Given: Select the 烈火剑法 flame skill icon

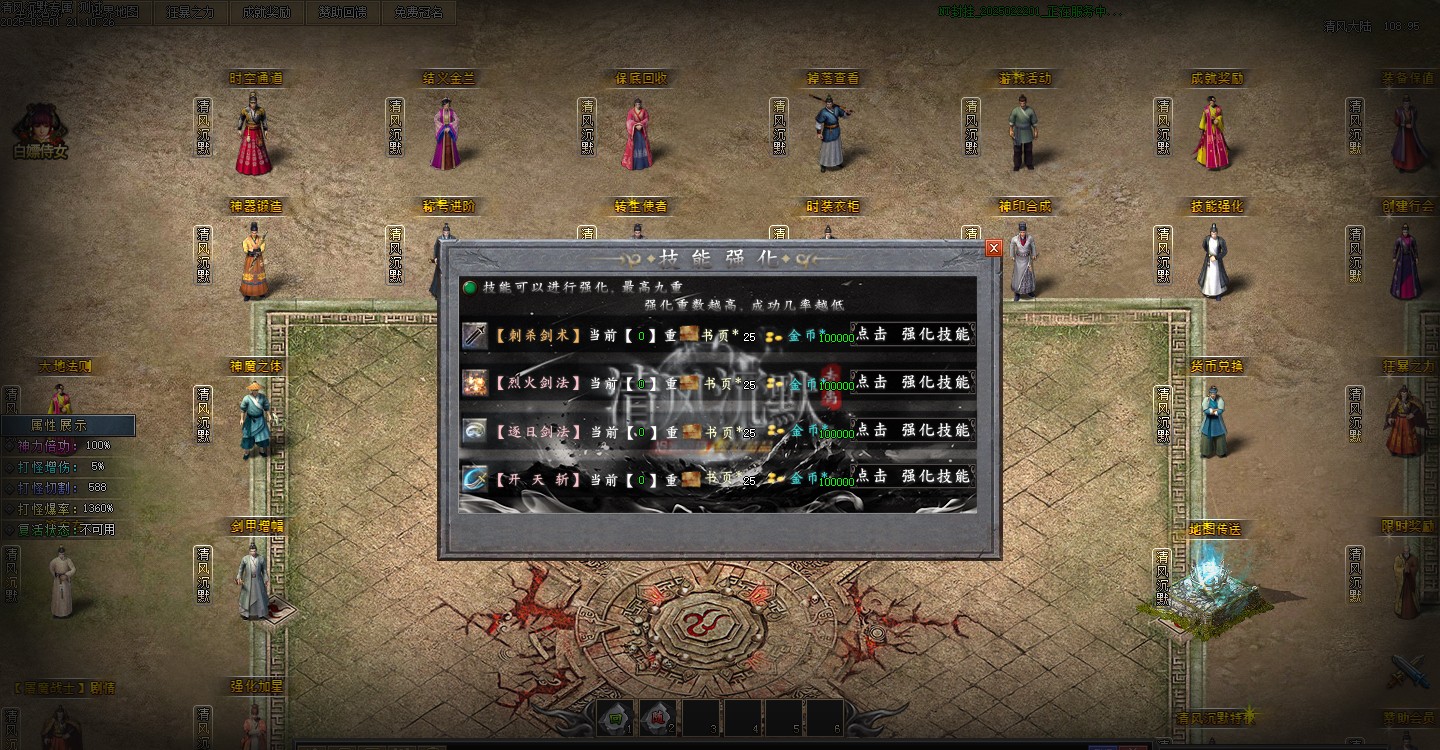Looking at the screenshot, I should [x=475, y=383].
